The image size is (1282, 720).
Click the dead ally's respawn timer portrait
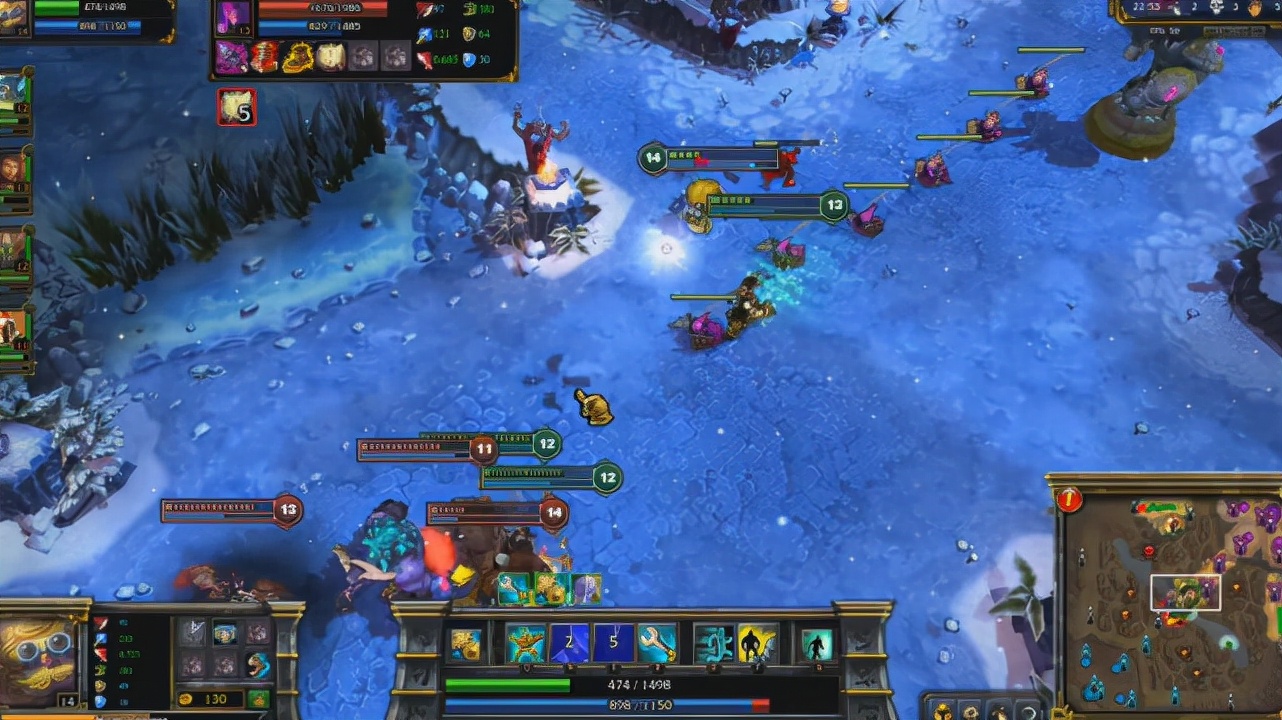point(237,107)
